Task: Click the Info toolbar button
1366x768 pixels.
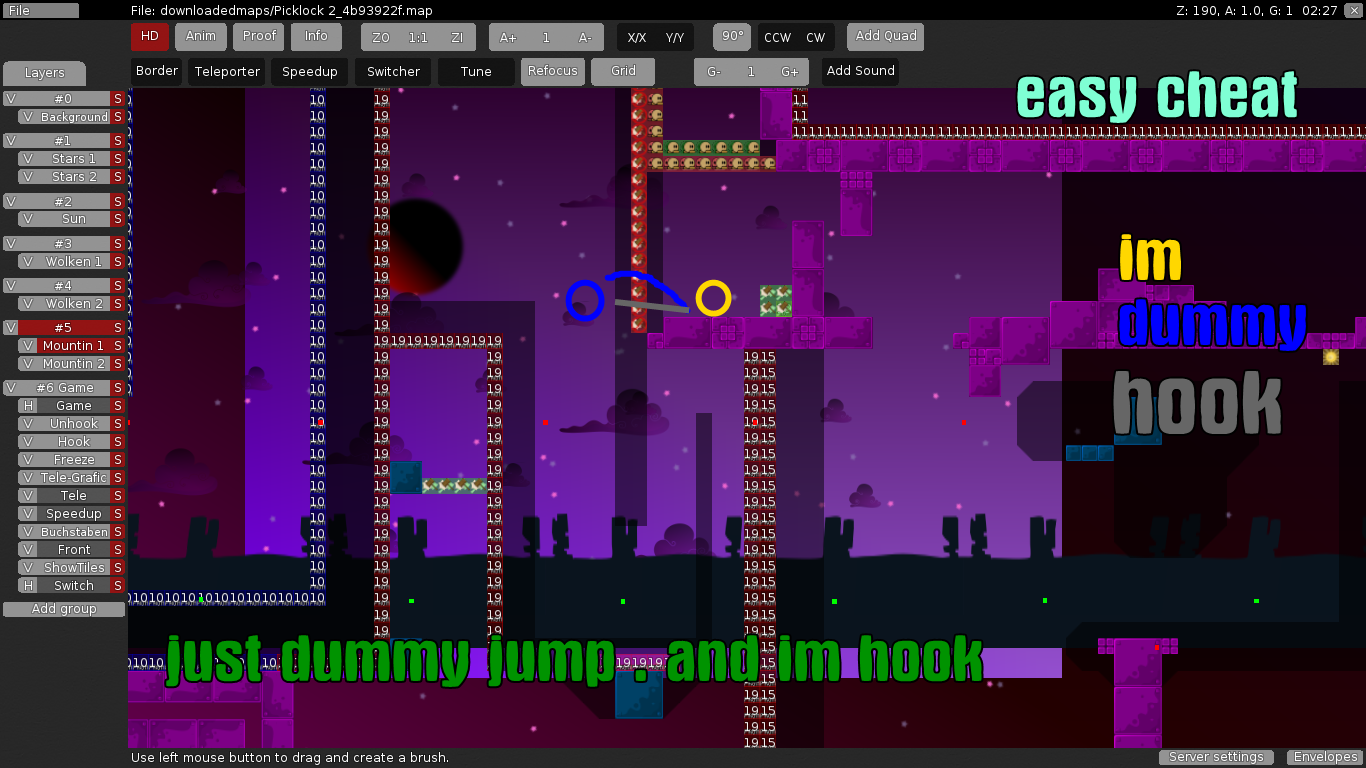Action: pos(316,37)
